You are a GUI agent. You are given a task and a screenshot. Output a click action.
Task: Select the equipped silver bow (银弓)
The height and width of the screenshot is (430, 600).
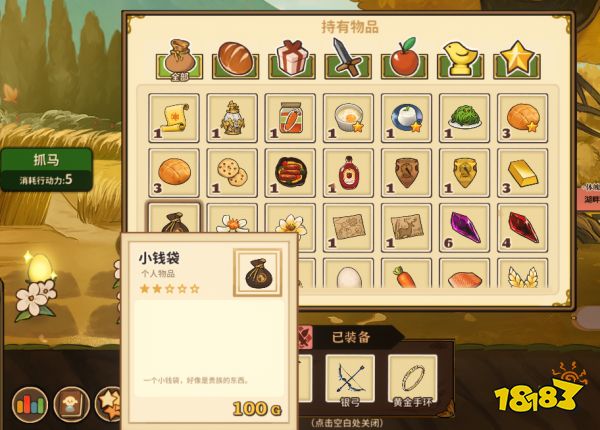point(349,379)
